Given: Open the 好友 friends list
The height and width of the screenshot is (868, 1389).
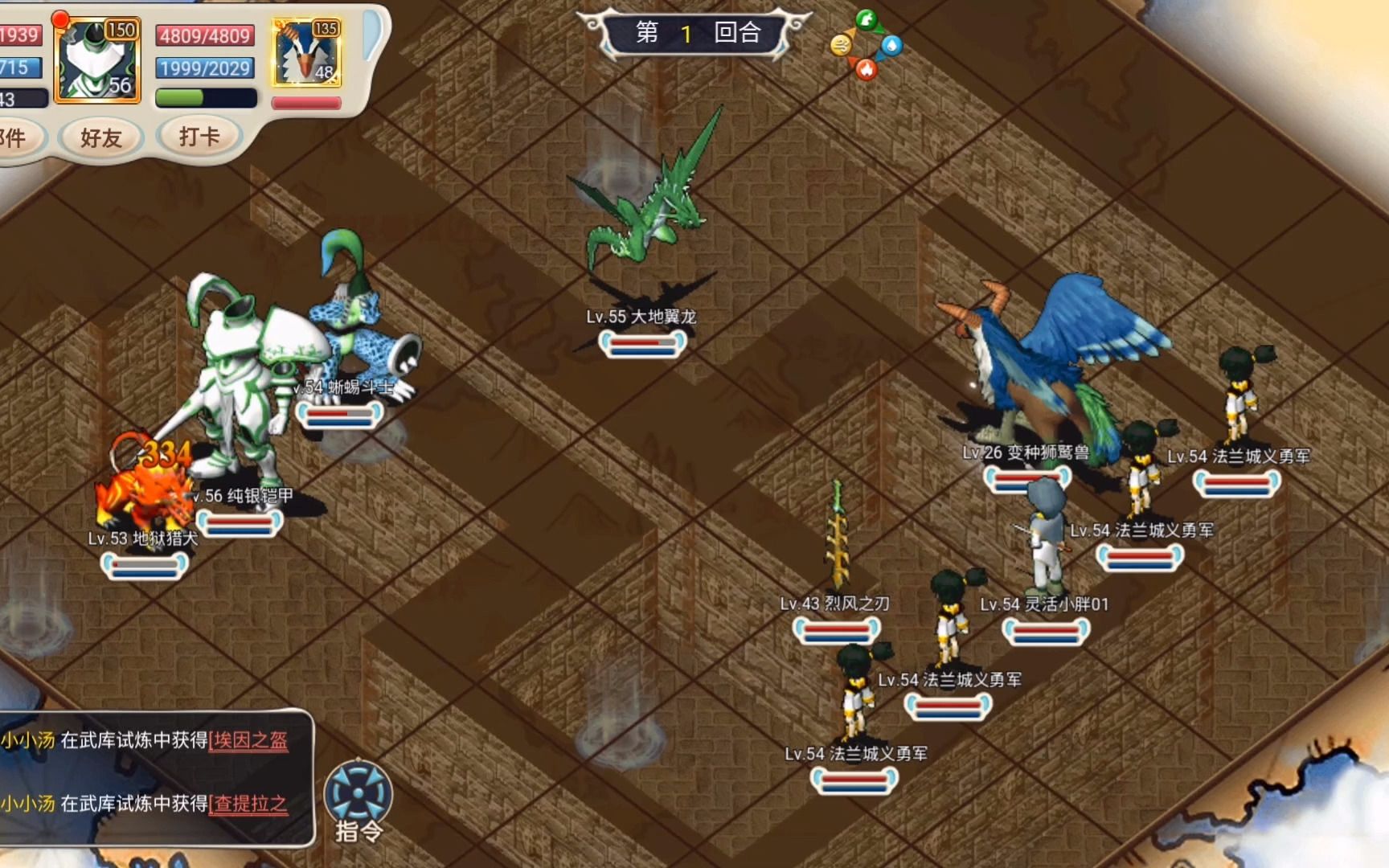Looking at the screenshot, I should [101, 138].
